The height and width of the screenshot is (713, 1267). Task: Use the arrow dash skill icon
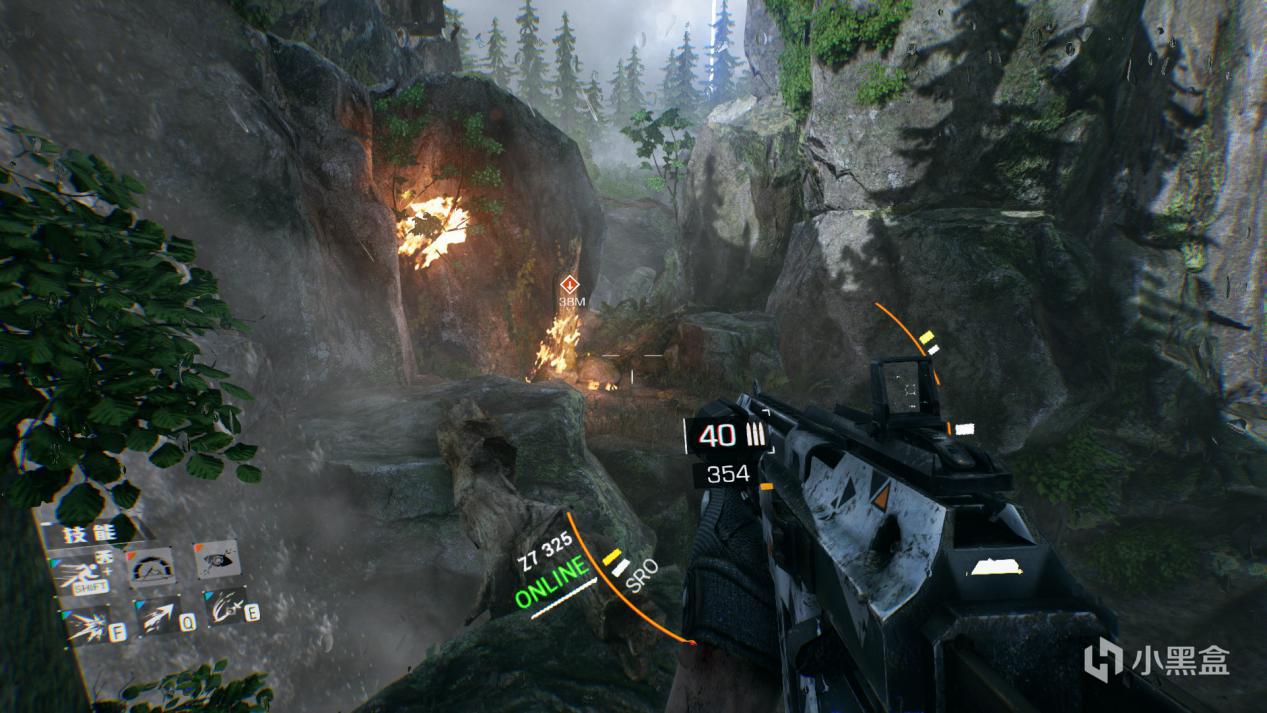[157, 616]
